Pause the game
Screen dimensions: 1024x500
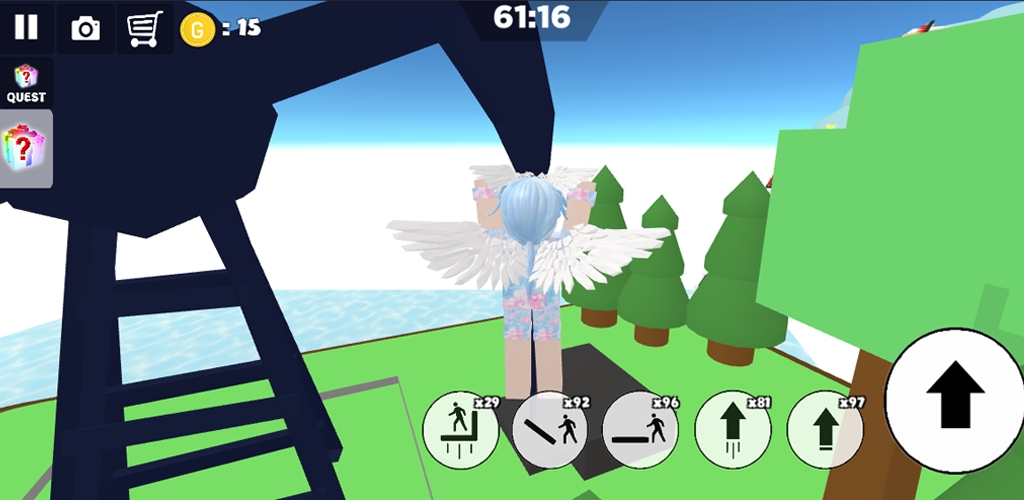(26, 28)
